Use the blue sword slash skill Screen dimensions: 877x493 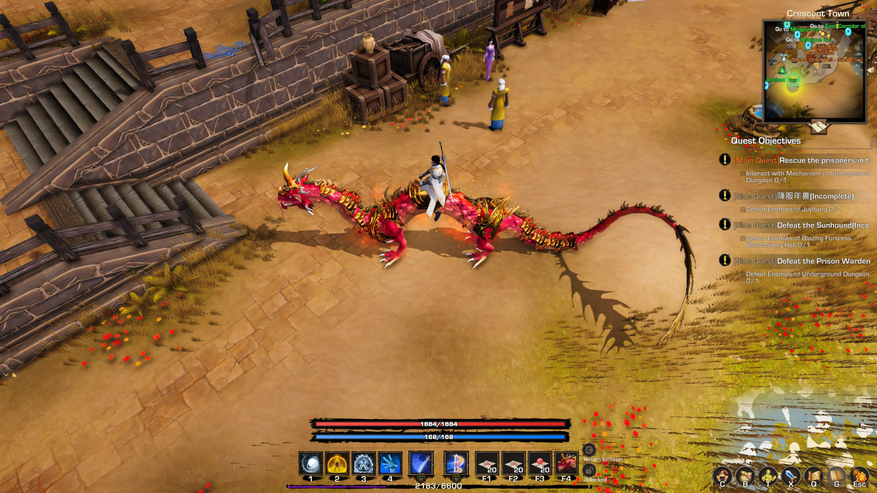421,464
